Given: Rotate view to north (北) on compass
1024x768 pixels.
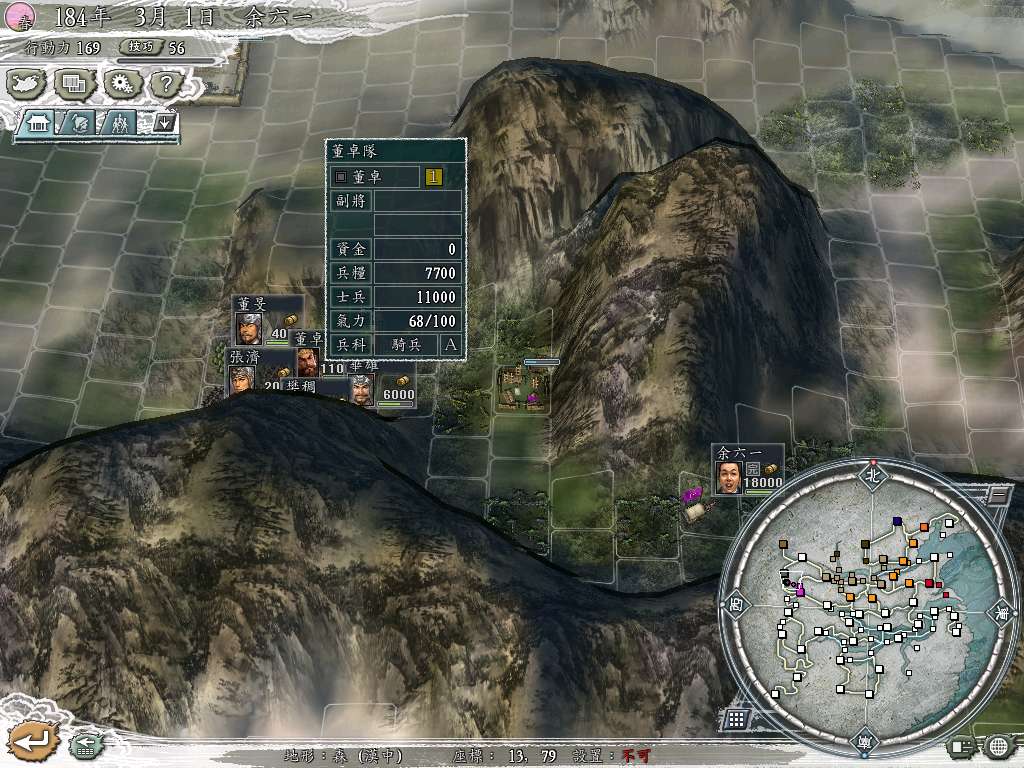Looking at the screenshot, I should [x=871, y=475].
